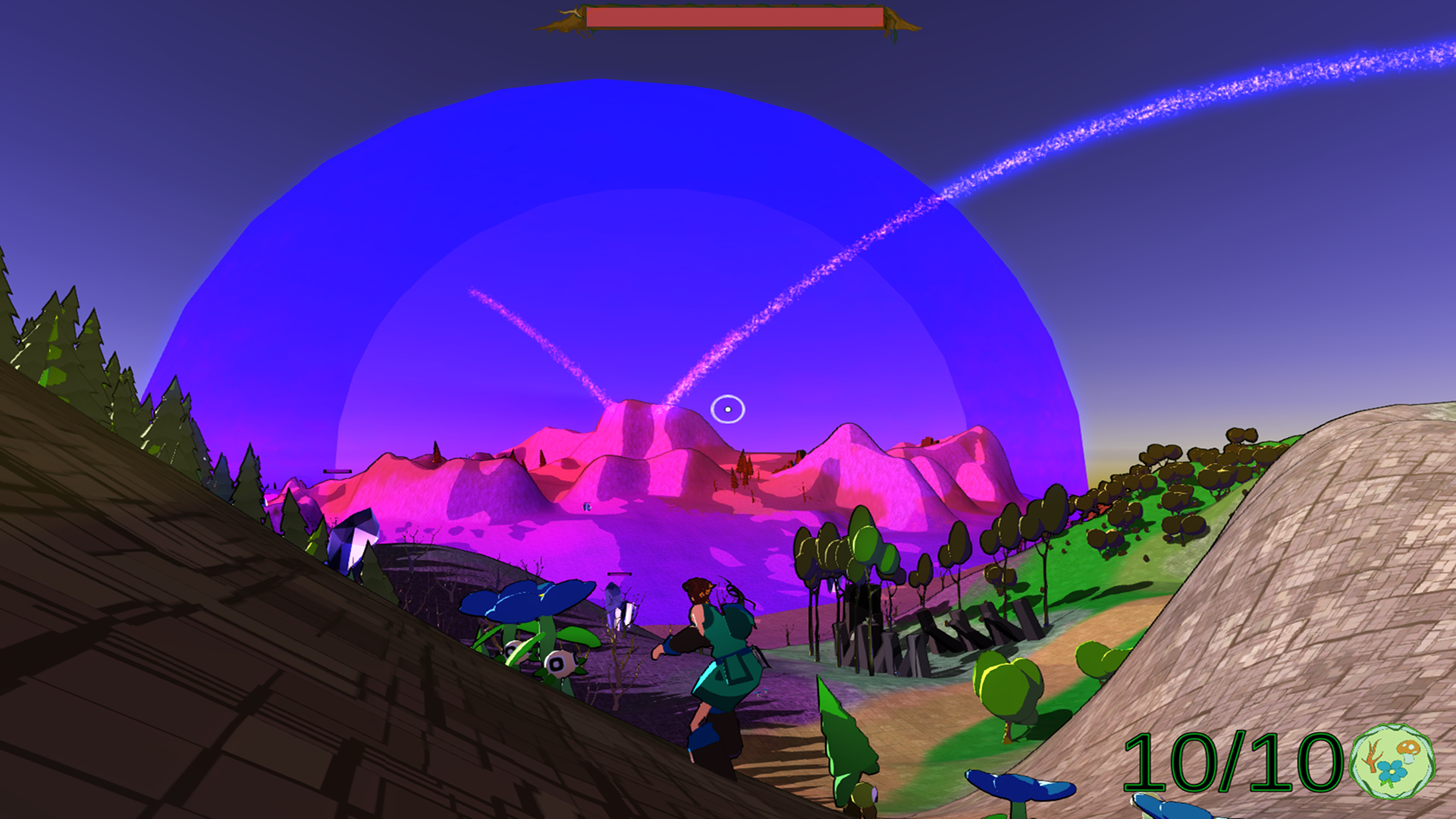
Task: Toggle the small enemy health bar near the crystal
Action: pyautogui.click(x=619, y=575)
